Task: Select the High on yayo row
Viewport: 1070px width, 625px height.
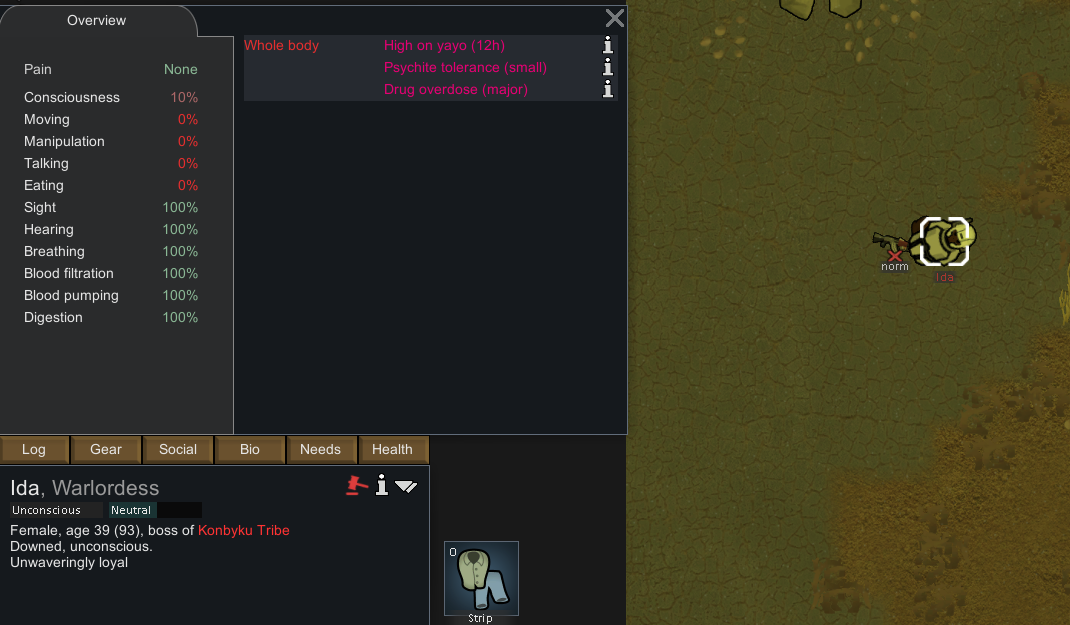Action: (x=444, y=46)
